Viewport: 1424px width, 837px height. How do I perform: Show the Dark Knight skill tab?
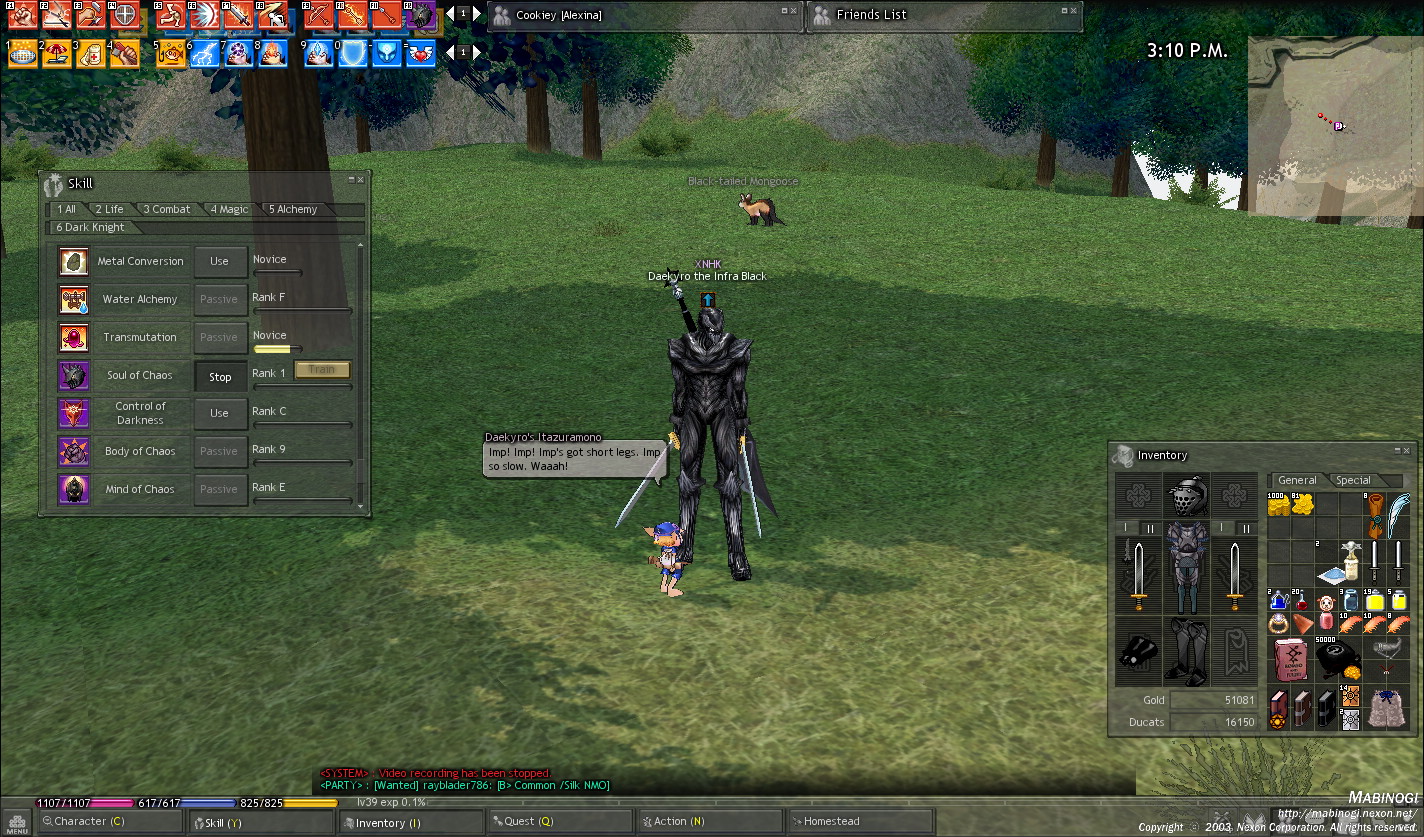click(91, 227)
